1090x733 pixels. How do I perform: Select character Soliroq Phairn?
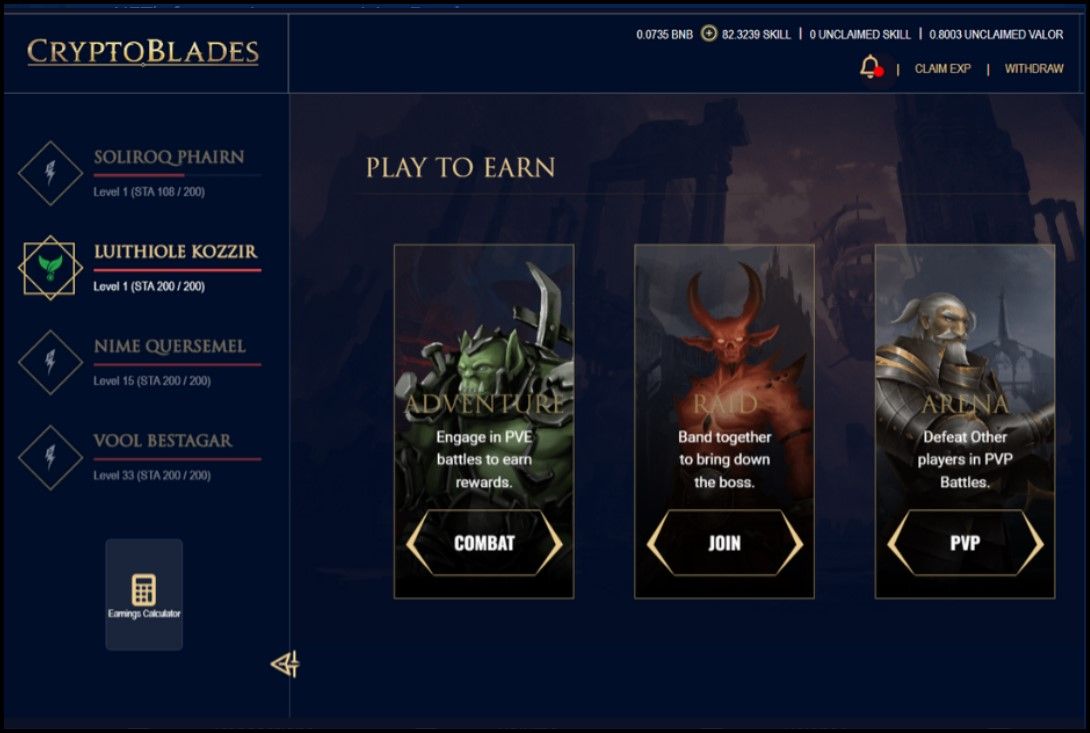click(168, 158)
